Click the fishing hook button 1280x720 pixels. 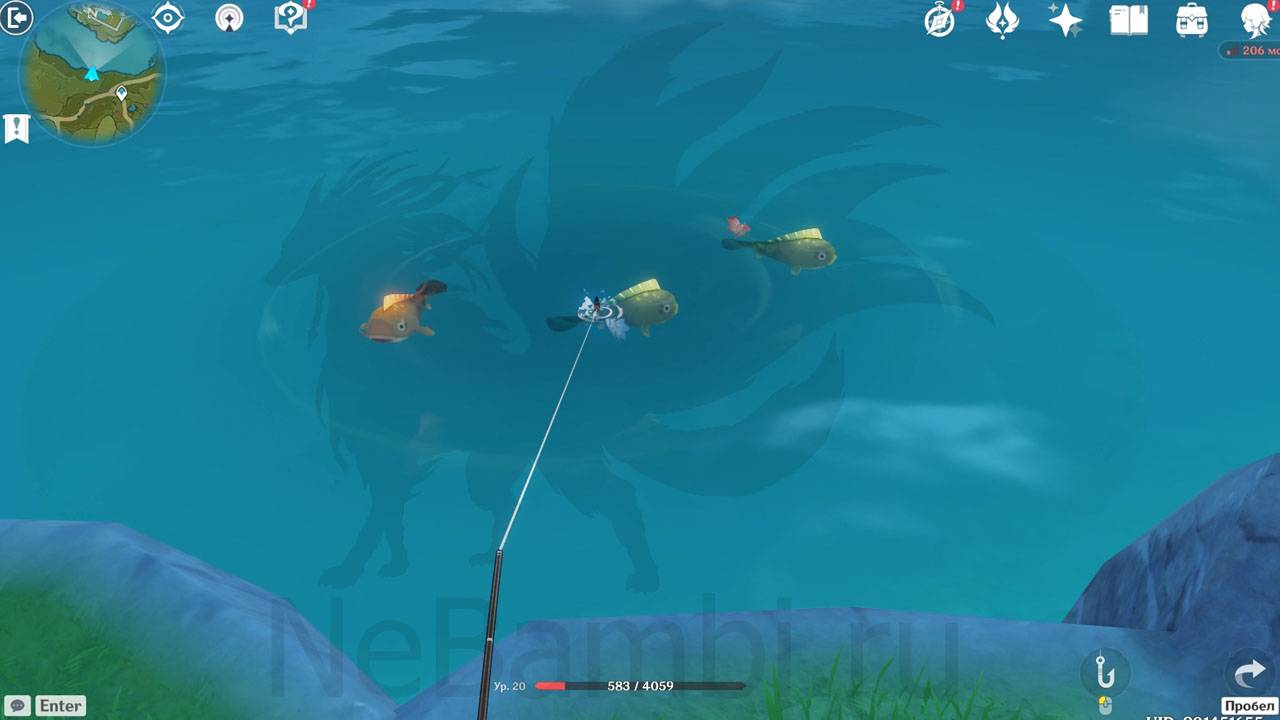click(x=1105, y=671)
